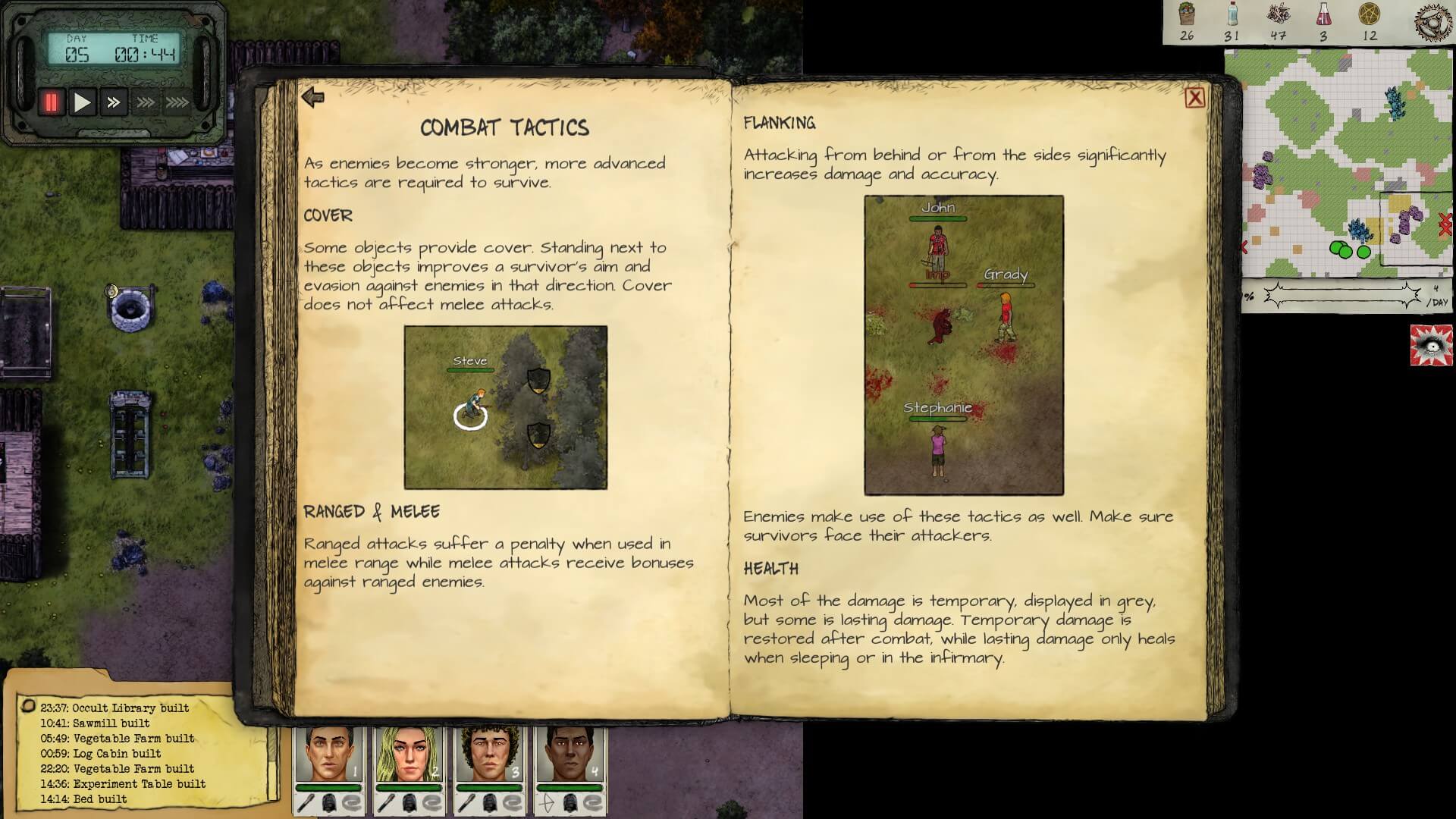This screenshot has width=1456, height=819.
Task: Select survivor portrait number 1
Action: point(328,755)
